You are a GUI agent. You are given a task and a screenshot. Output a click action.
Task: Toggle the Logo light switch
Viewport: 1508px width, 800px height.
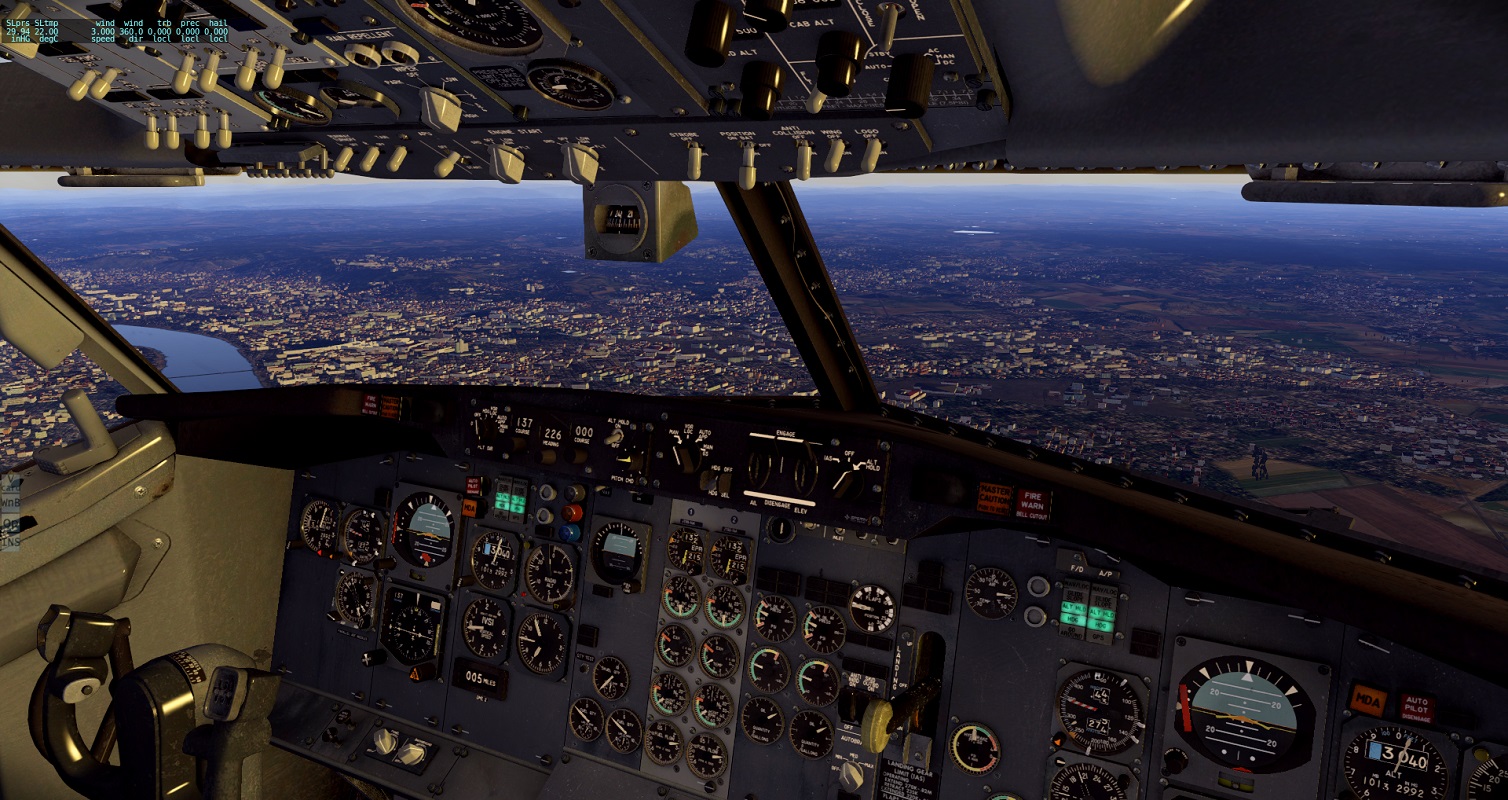[872, 155]
